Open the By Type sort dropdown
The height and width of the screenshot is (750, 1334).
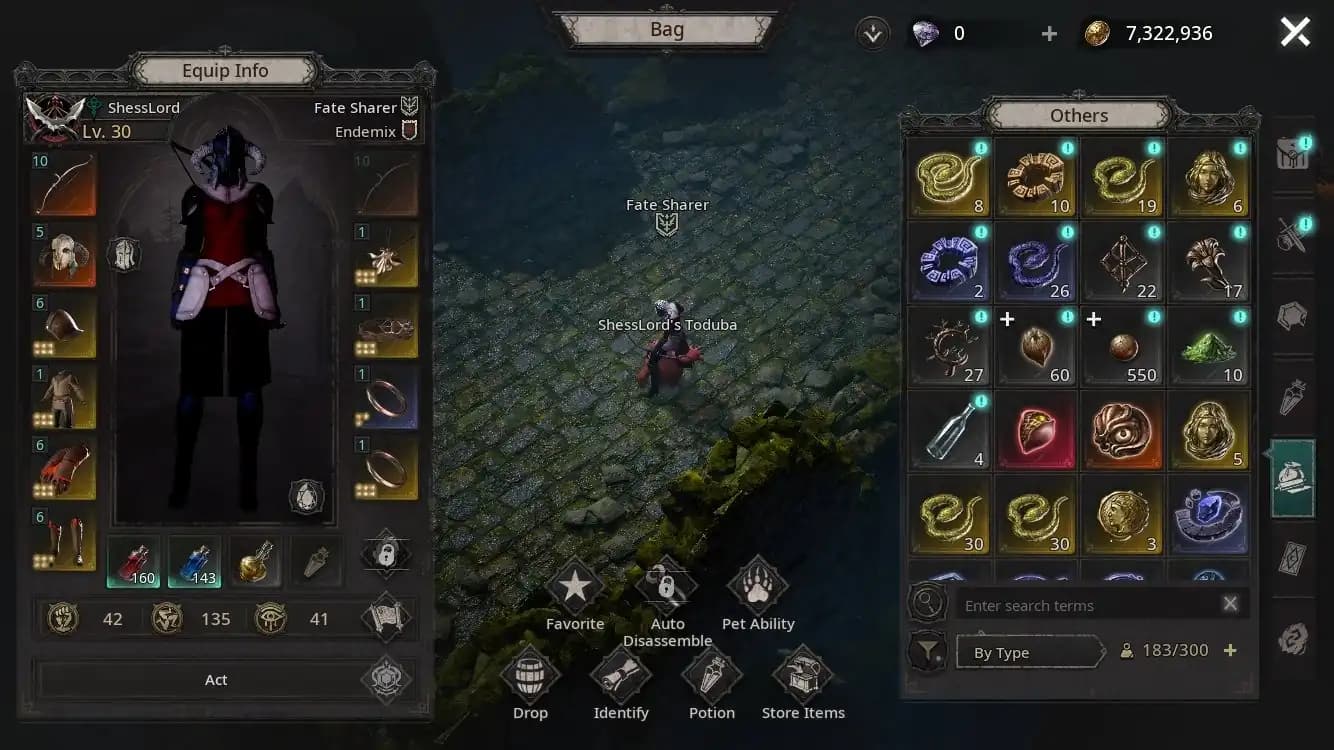tap(1028, 653)
